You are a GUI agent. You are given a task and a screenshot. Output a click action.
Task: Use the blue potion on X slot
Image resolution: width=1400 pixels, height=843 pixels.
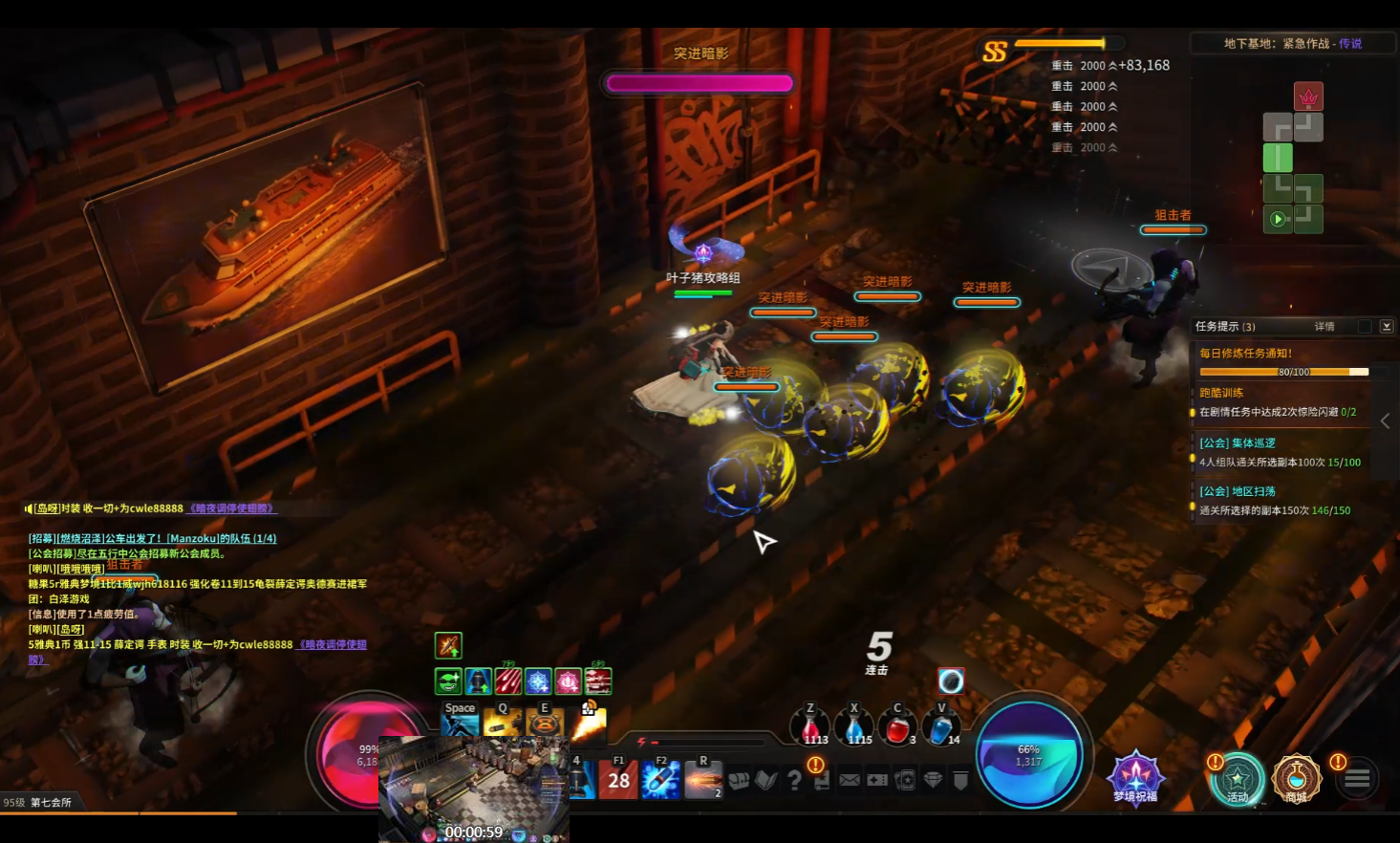coord(854,729)
